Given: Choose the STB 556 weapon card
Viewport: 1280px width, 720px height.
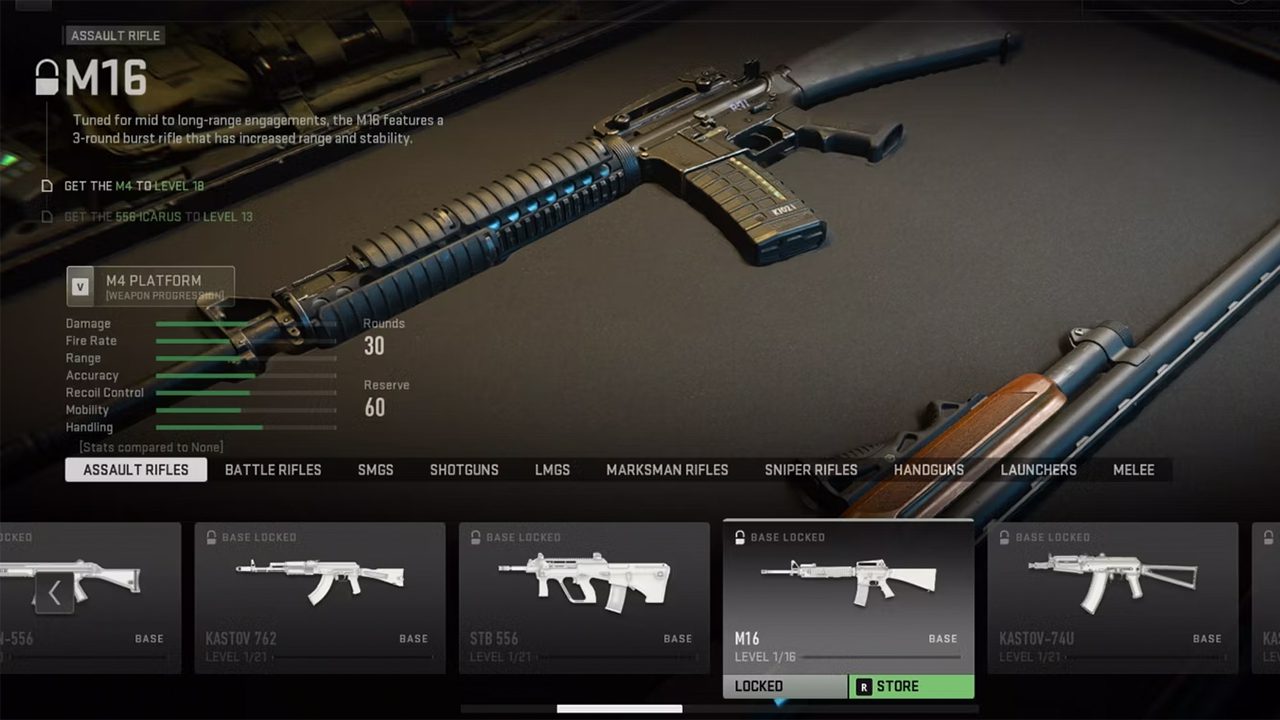Looking at the screenshot, I should pos(584,597).
